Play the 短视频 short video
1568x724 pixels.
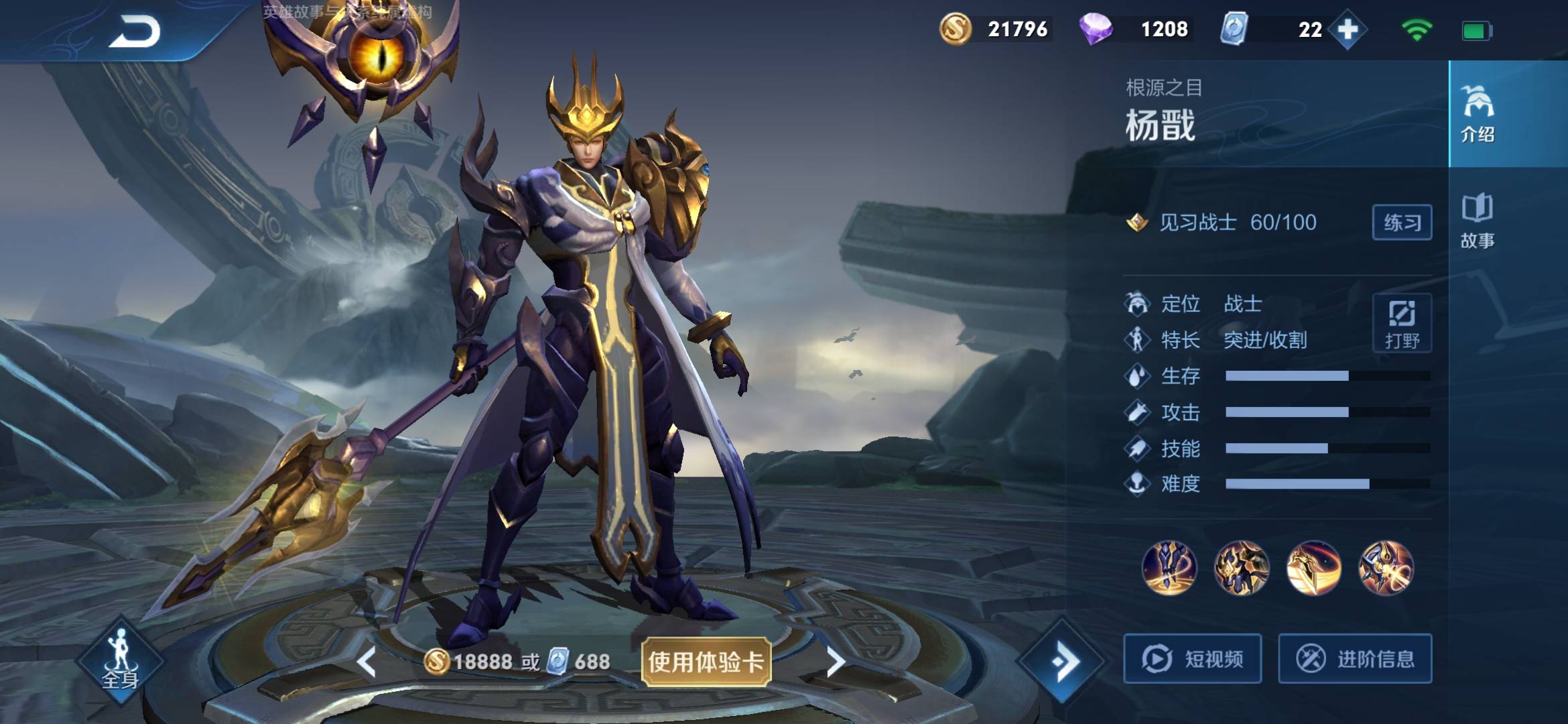click(1193, 659)
